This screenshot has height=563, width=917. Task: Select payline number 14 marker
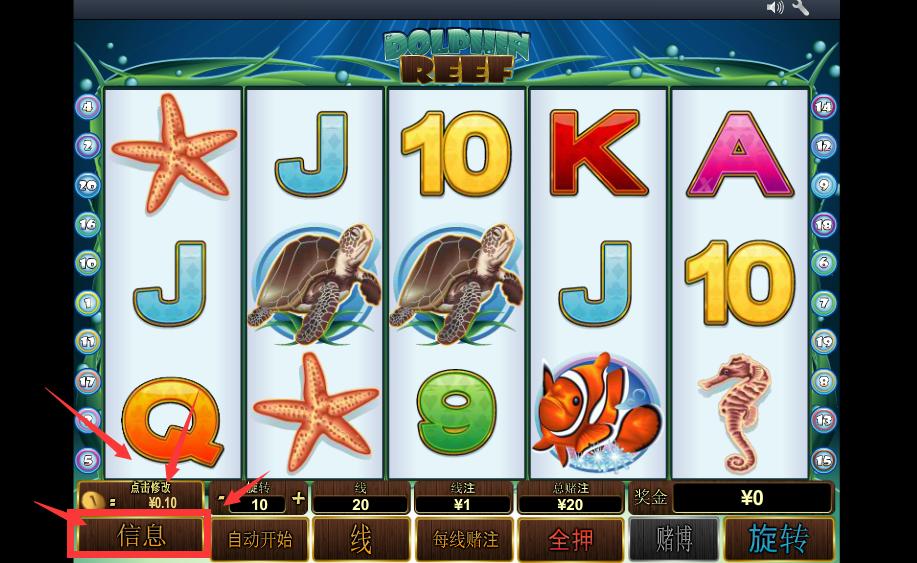(824, 106)
